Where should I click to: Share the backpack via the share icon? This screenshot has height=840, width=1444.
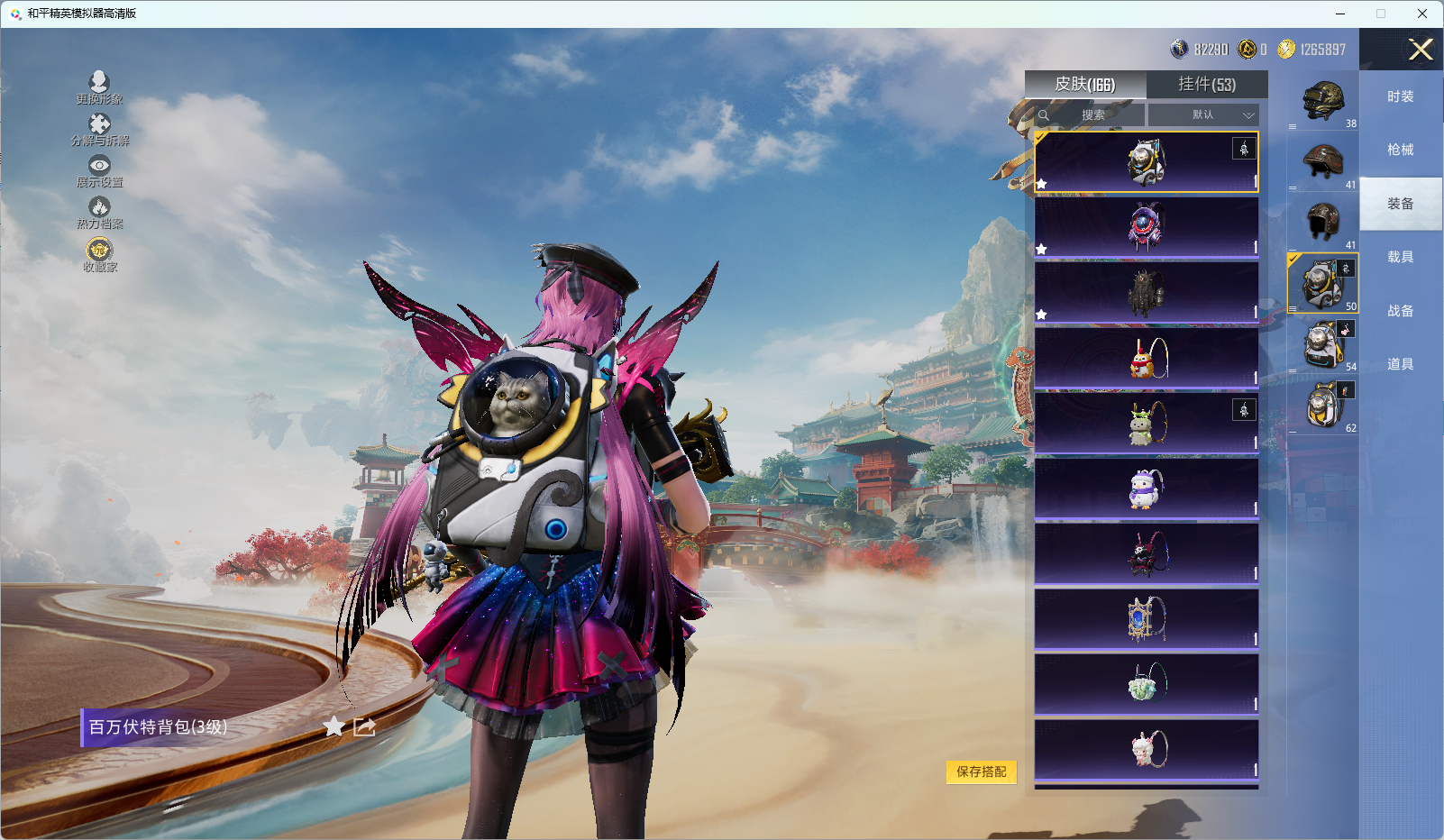364,726
